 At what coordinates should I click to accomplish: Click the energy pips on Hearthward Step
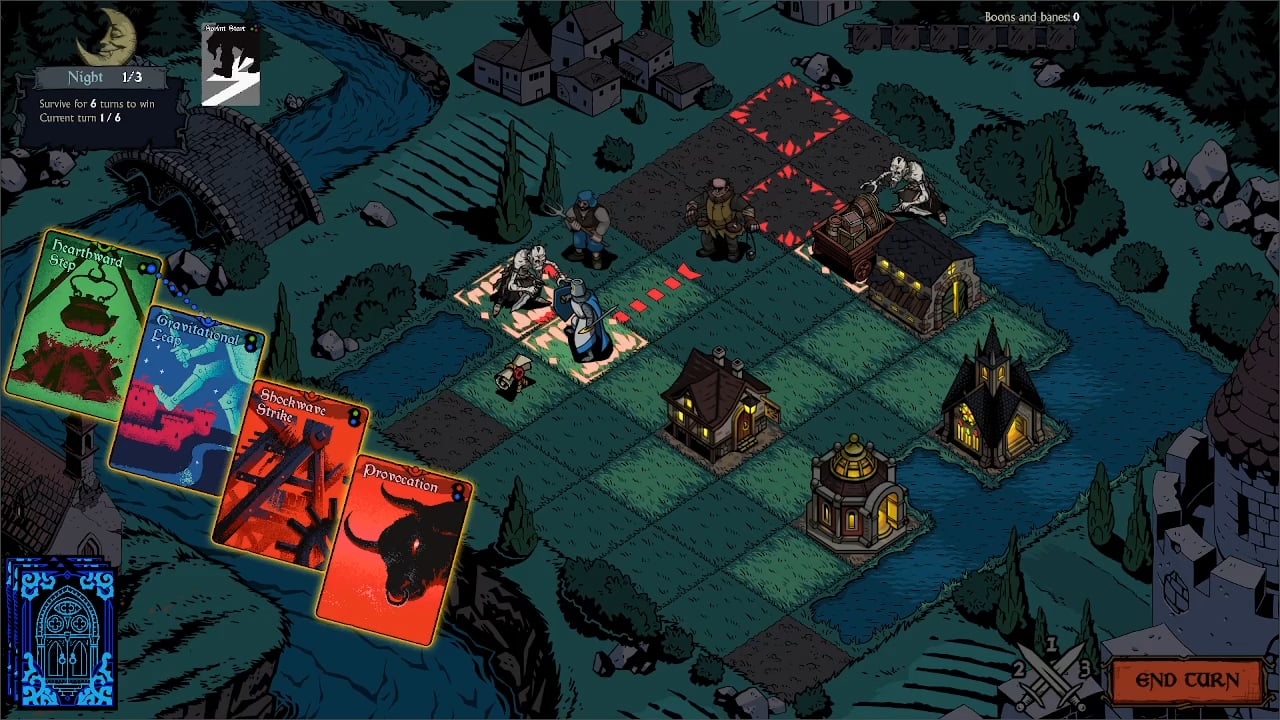pos(147,268)
